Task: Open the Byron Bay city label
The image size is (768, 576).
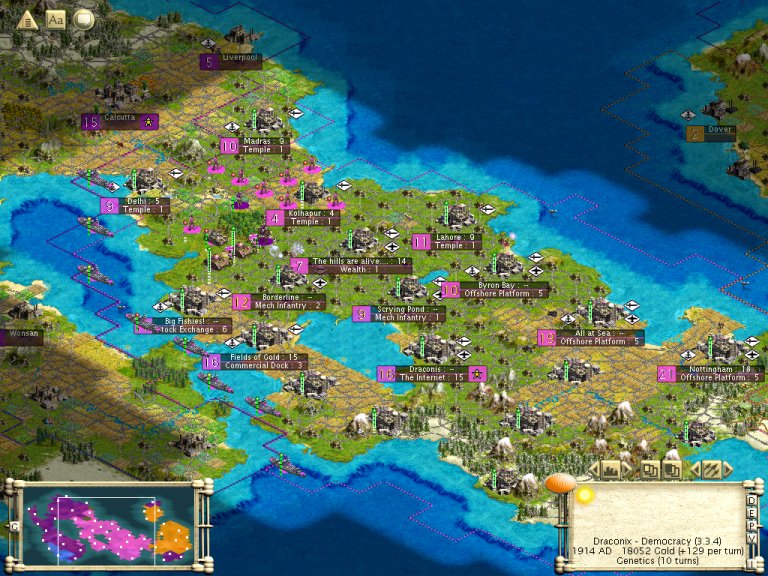Action: 496,289
